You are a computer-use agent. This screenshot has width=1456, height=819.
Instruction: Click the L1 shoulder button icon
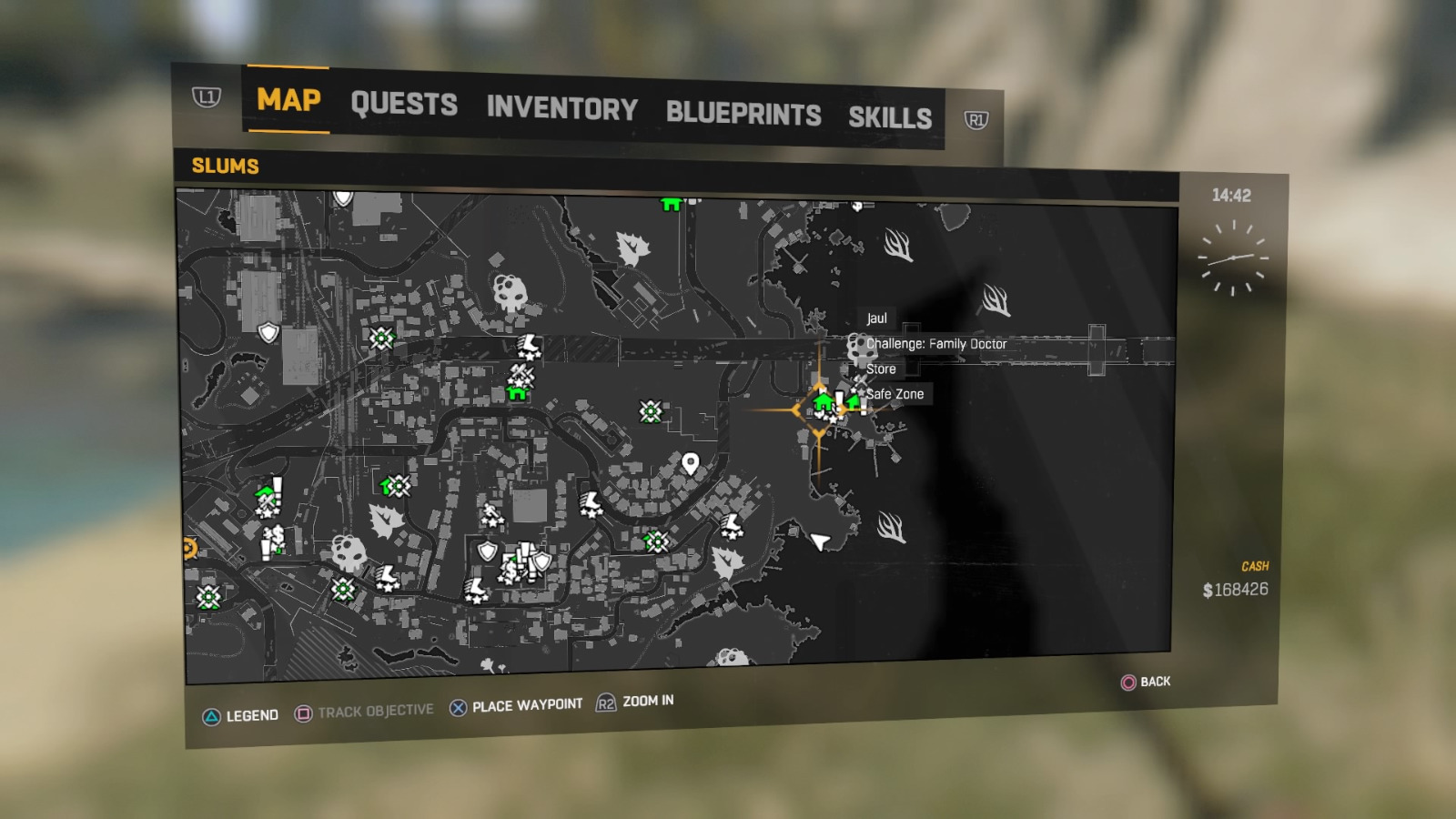[x=207, y=96]
